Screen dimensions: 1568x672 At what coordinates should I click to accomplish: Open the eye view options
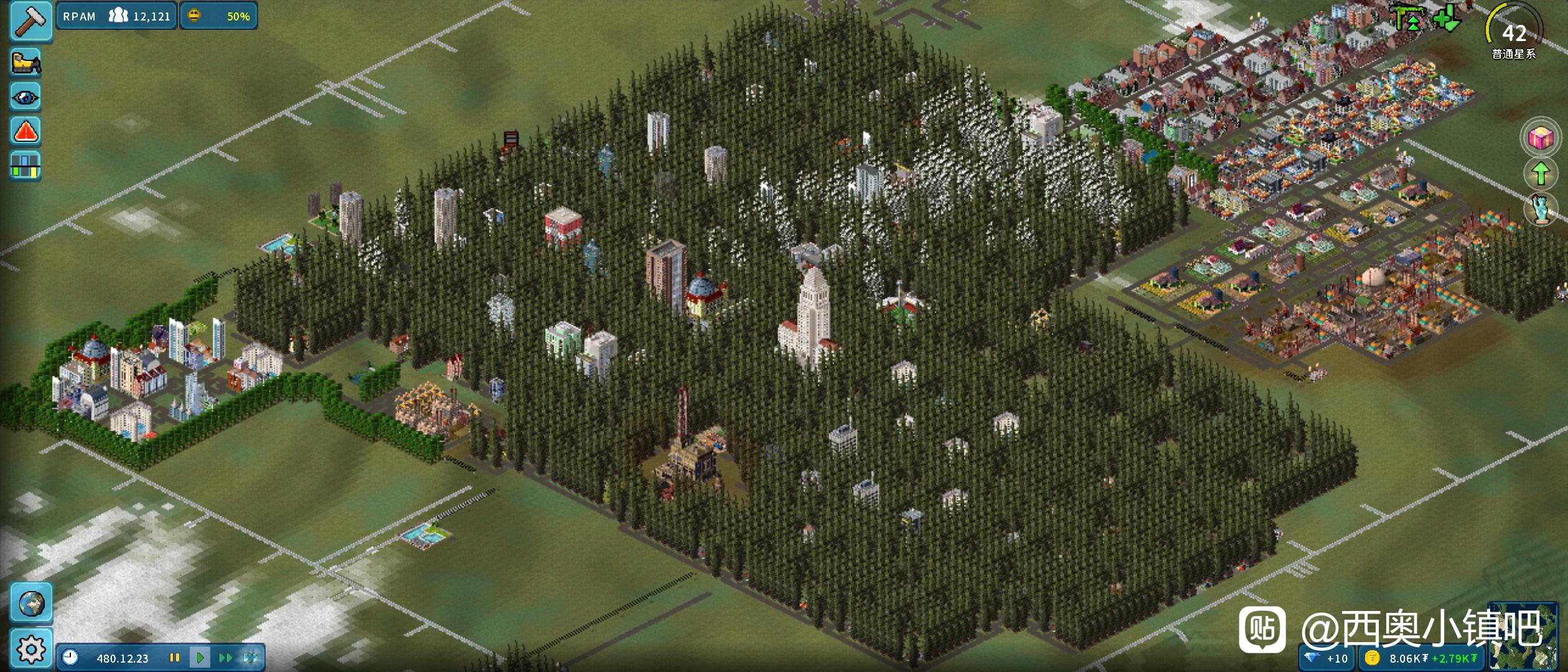tap(26, 97)
